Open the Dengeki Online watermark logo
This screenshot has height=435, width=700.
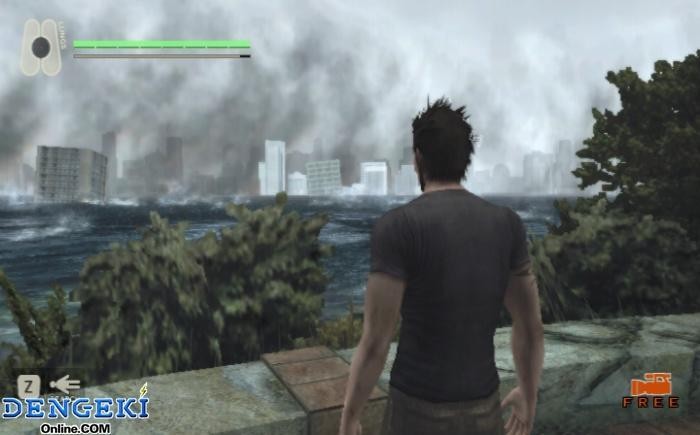point(75,410)
